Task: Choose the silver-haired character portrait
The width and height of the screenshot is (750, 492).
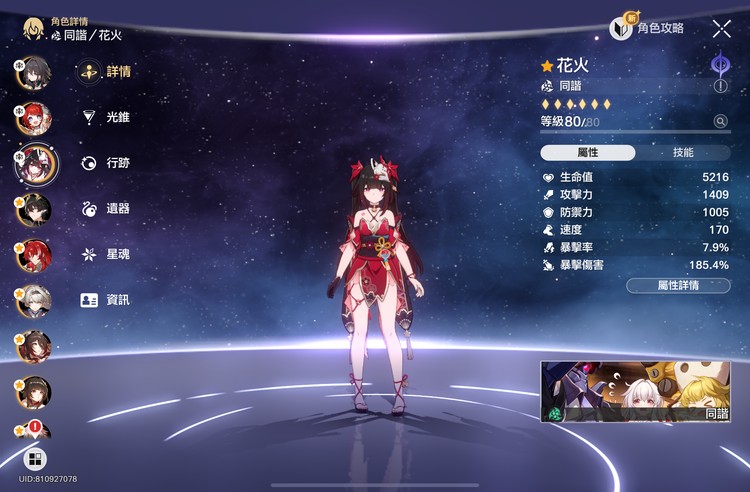Action: (33, 300)
